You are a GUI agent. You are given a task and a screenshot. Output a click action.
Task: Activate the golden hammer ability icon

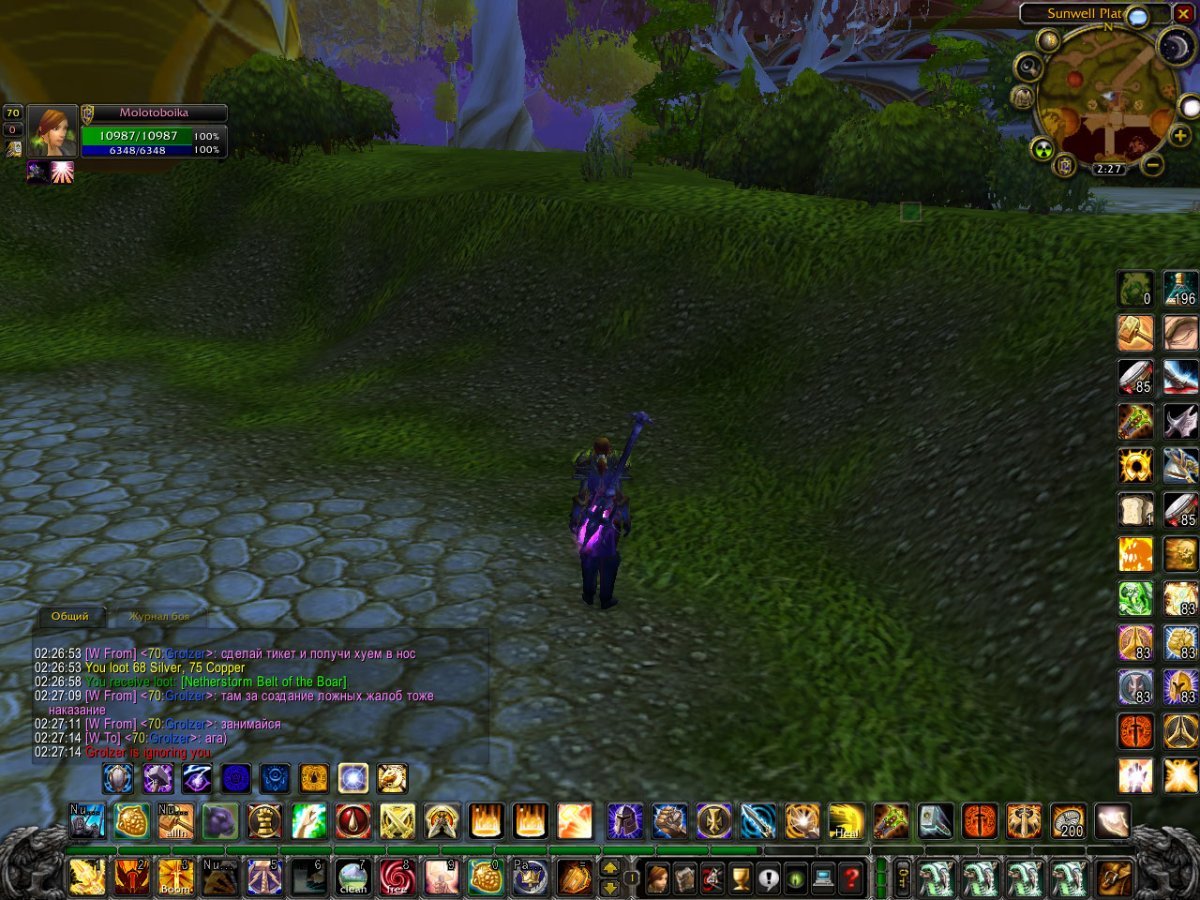tap(1135, 333)
